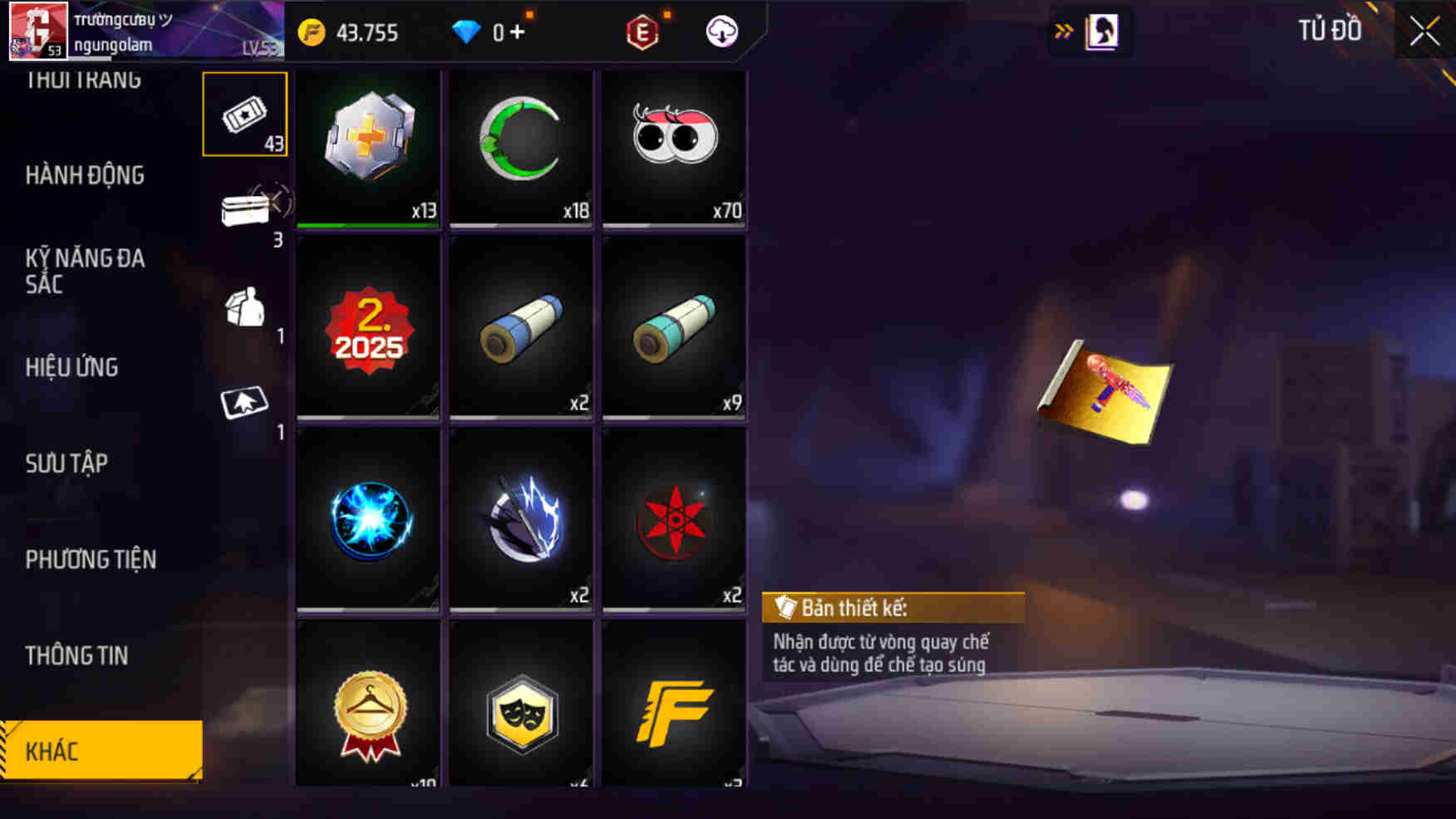
Task: Open the gold coin balance icon
Action: click(x=312, y=32)
